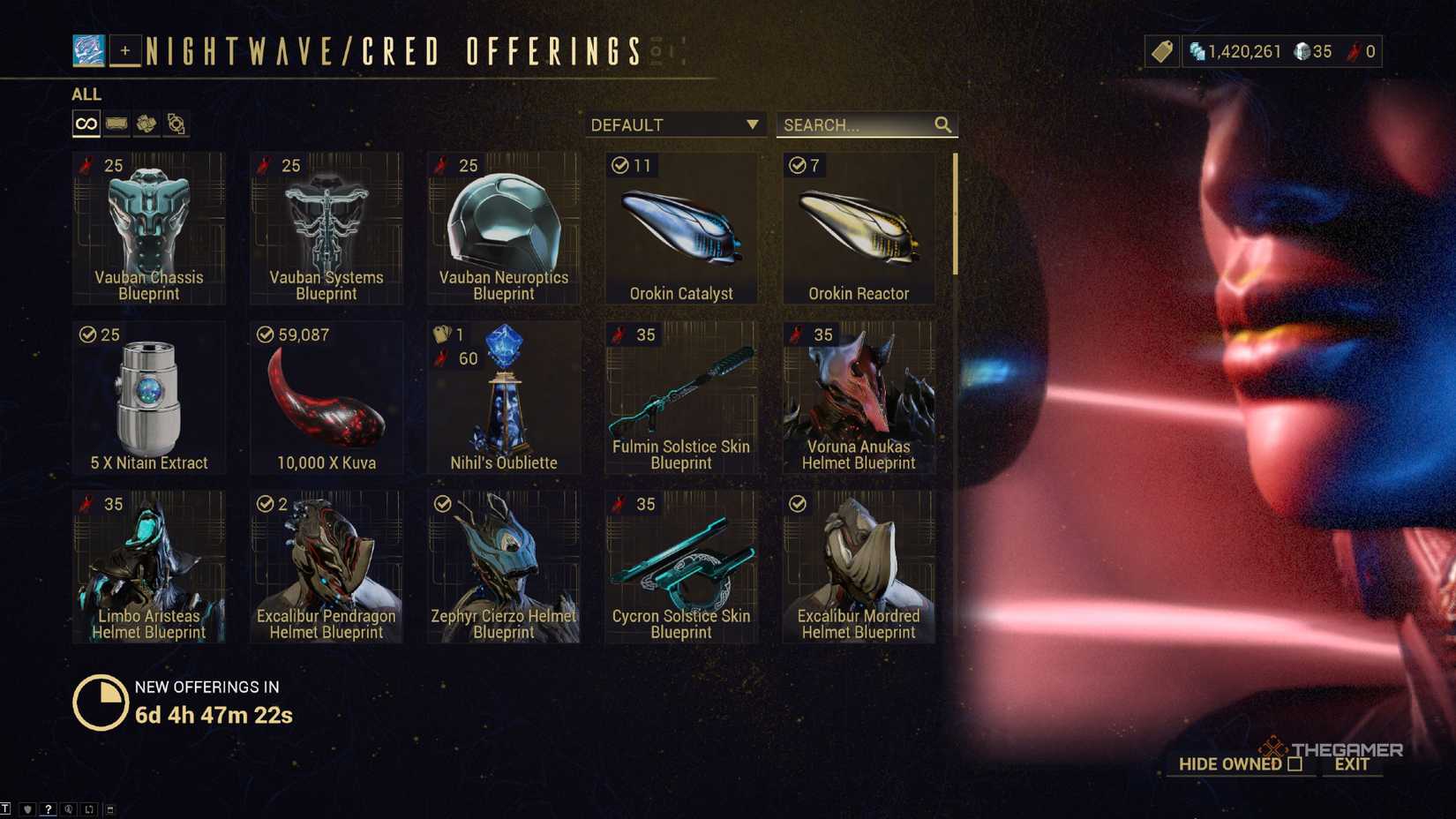
Task: Select the resource bundle filter icon
Action: coord(145,124)
